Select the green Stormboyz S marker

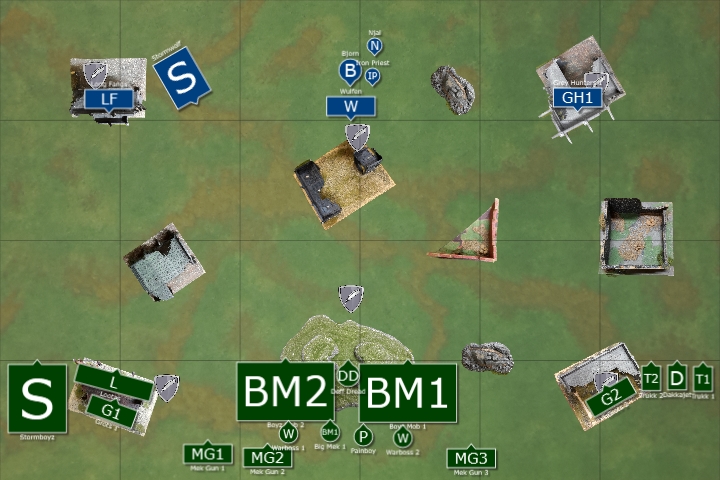(x=37, y=398)
